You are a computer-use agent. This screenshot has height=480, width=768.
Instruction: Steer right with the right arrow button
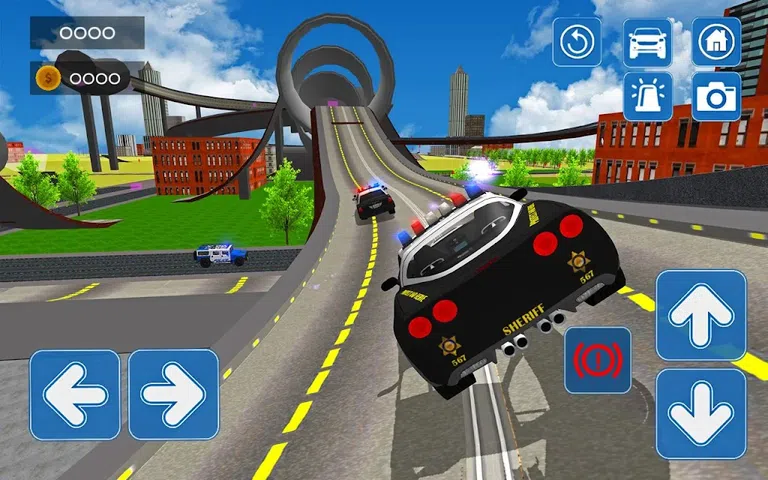174,394
